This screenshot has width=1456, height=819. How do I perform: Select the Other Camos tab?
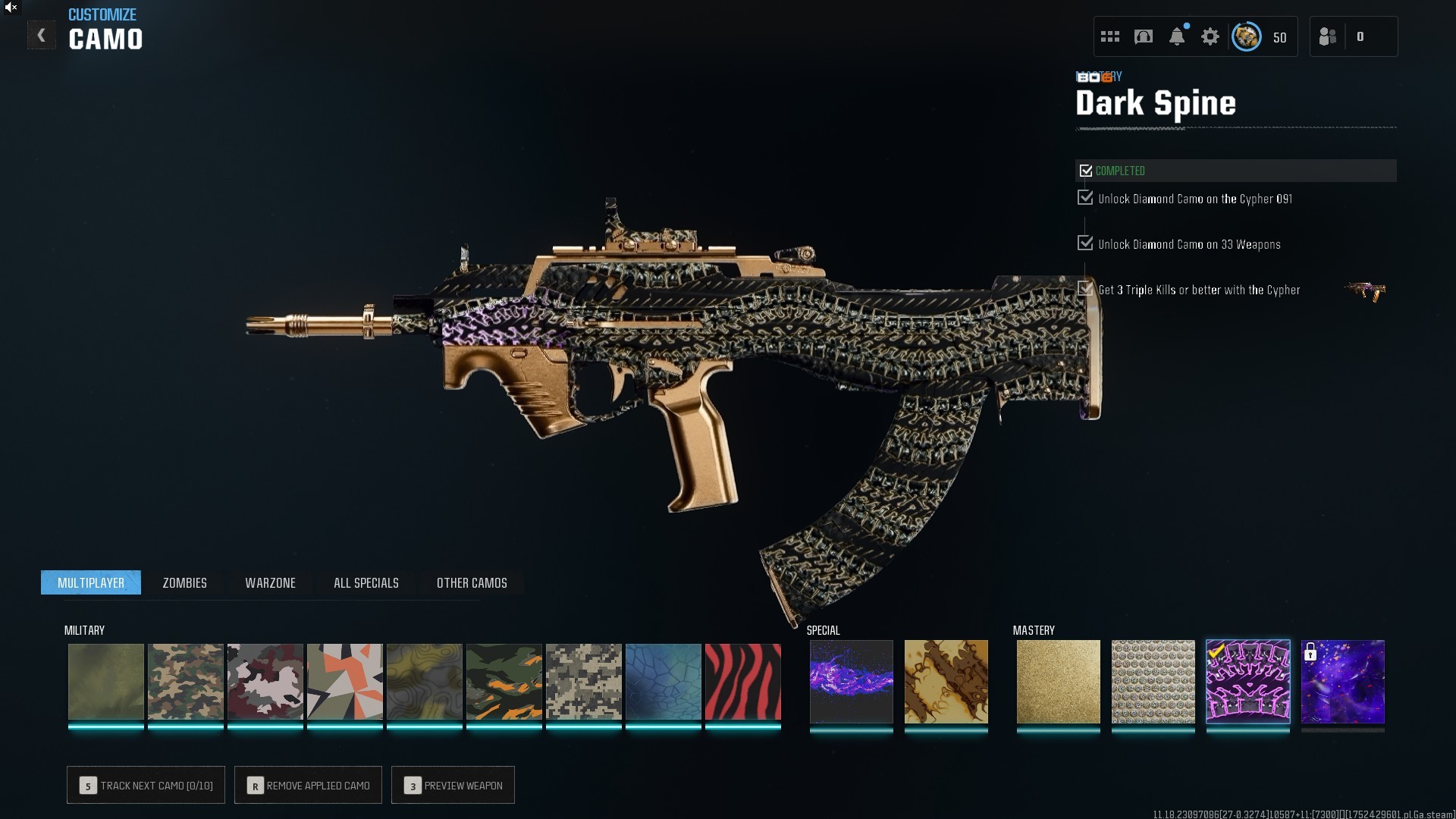(x=472, y=582)
